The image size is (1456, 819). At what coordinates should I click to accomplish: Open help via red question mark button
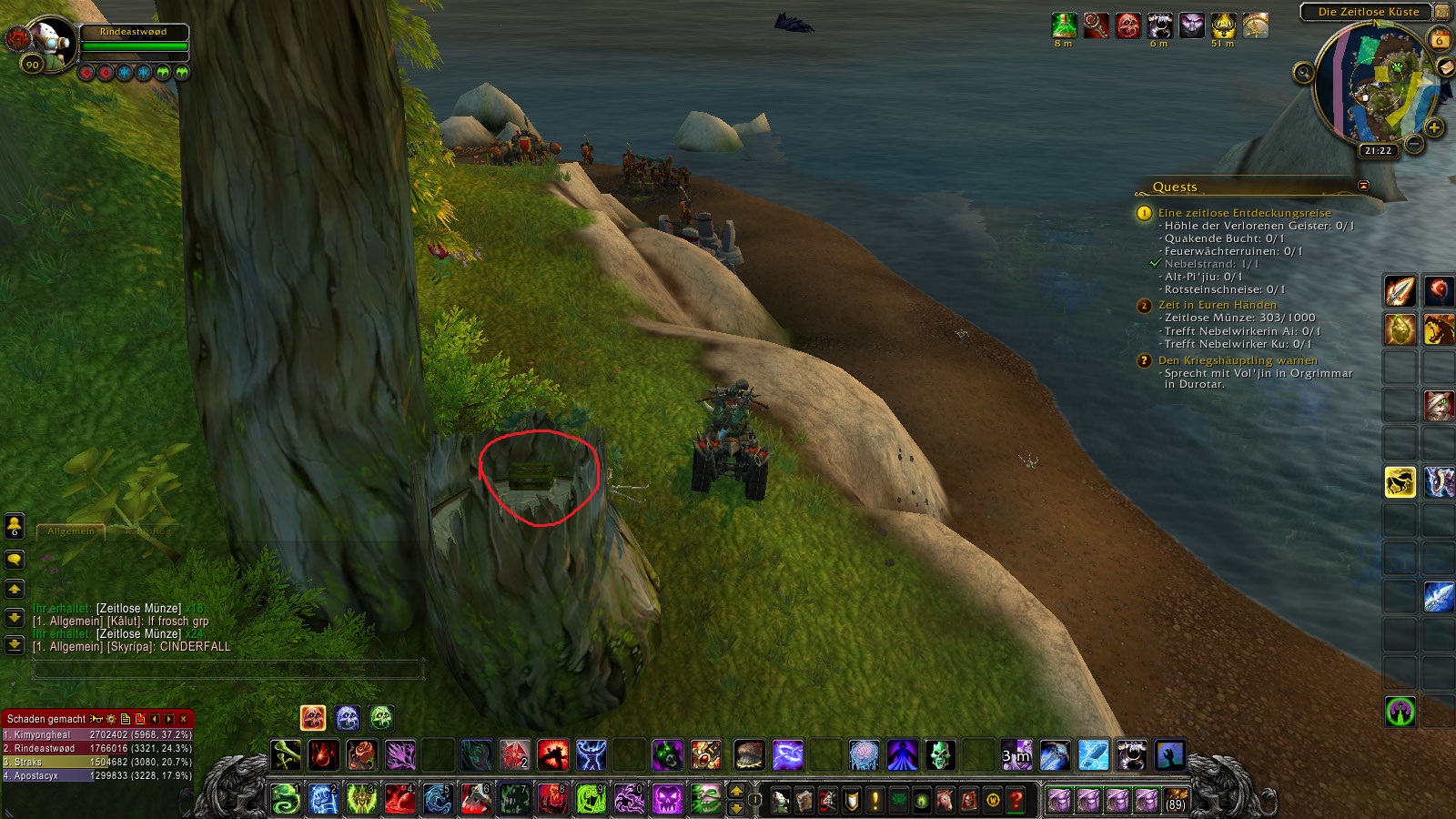click(1016, 801)
